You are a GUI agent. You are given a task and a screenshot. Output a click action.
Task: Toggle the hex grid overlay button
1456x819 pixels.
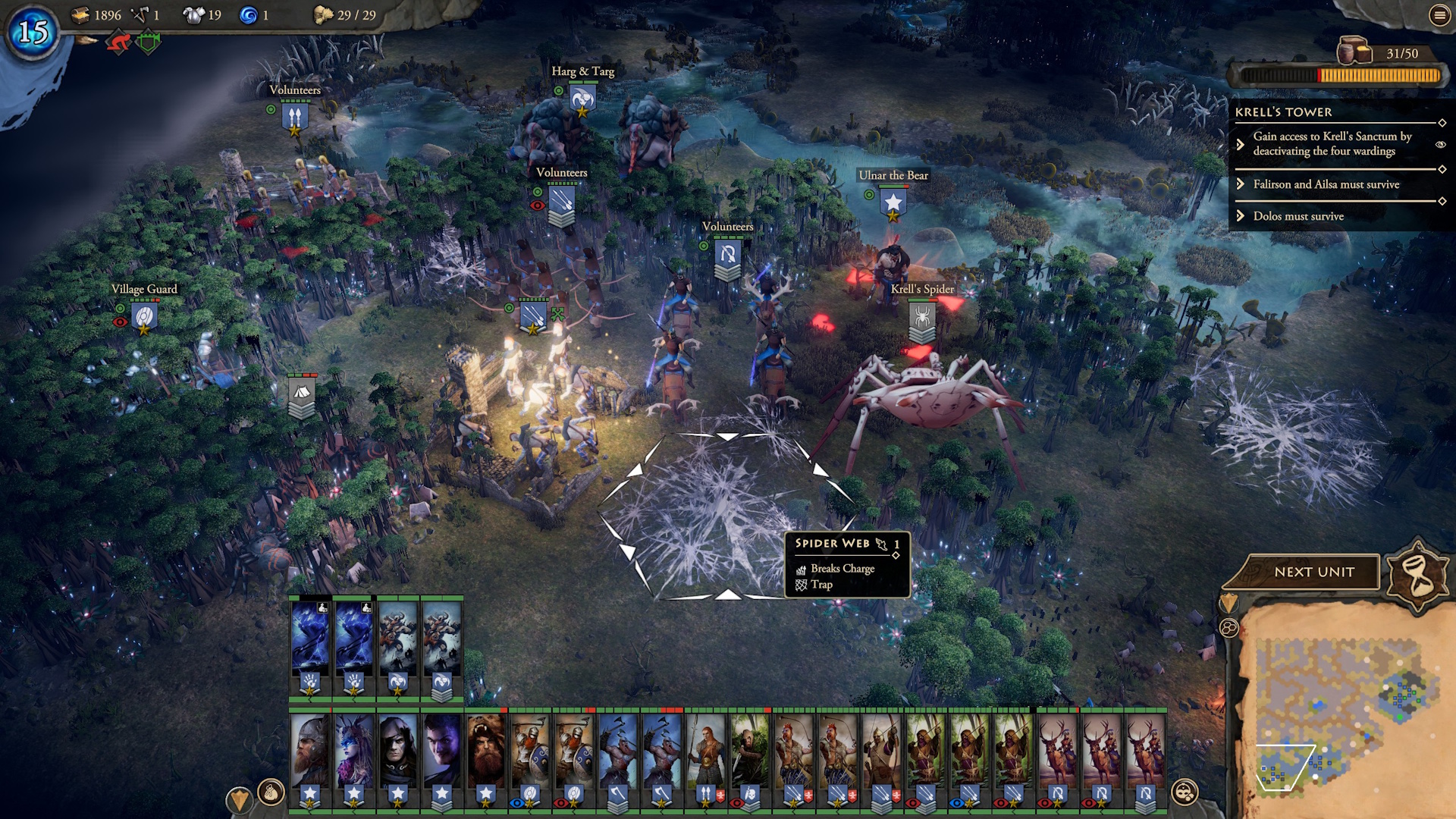pos(1228,628)
